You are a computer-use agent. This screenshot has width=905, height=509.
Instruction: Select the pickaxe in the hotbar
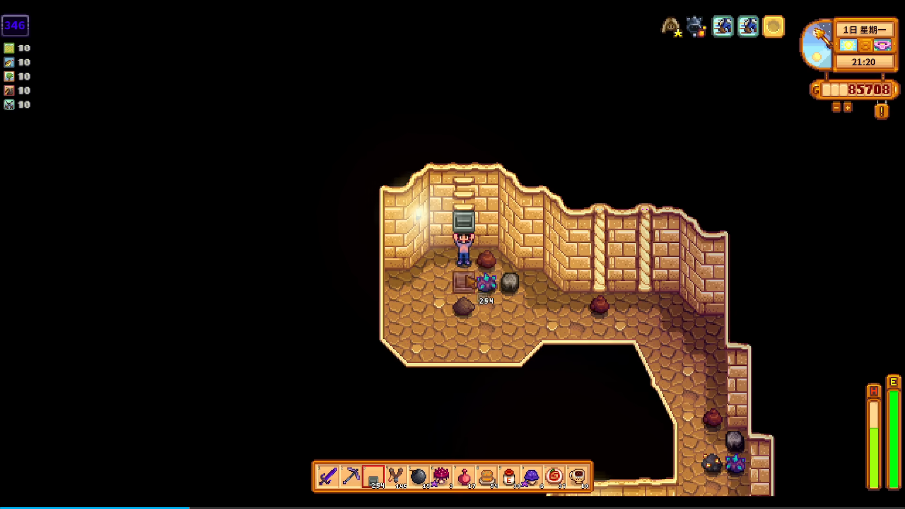click(351, 476)
